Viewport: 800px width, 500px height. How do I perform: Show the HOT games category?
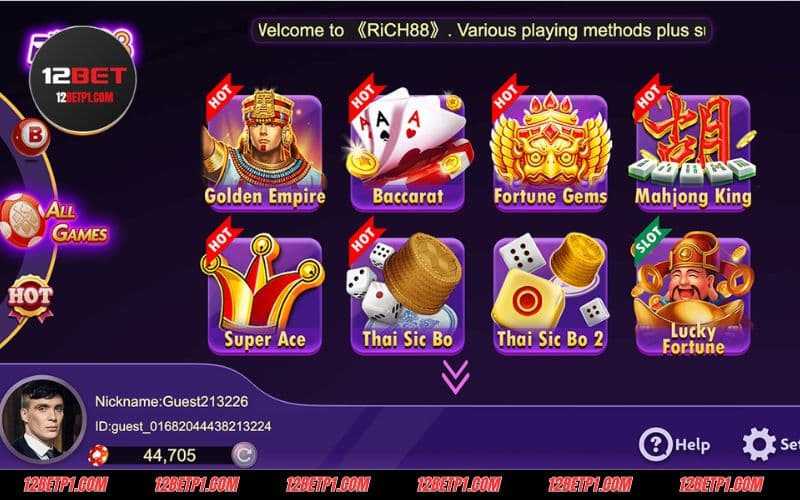coord(29,297)
